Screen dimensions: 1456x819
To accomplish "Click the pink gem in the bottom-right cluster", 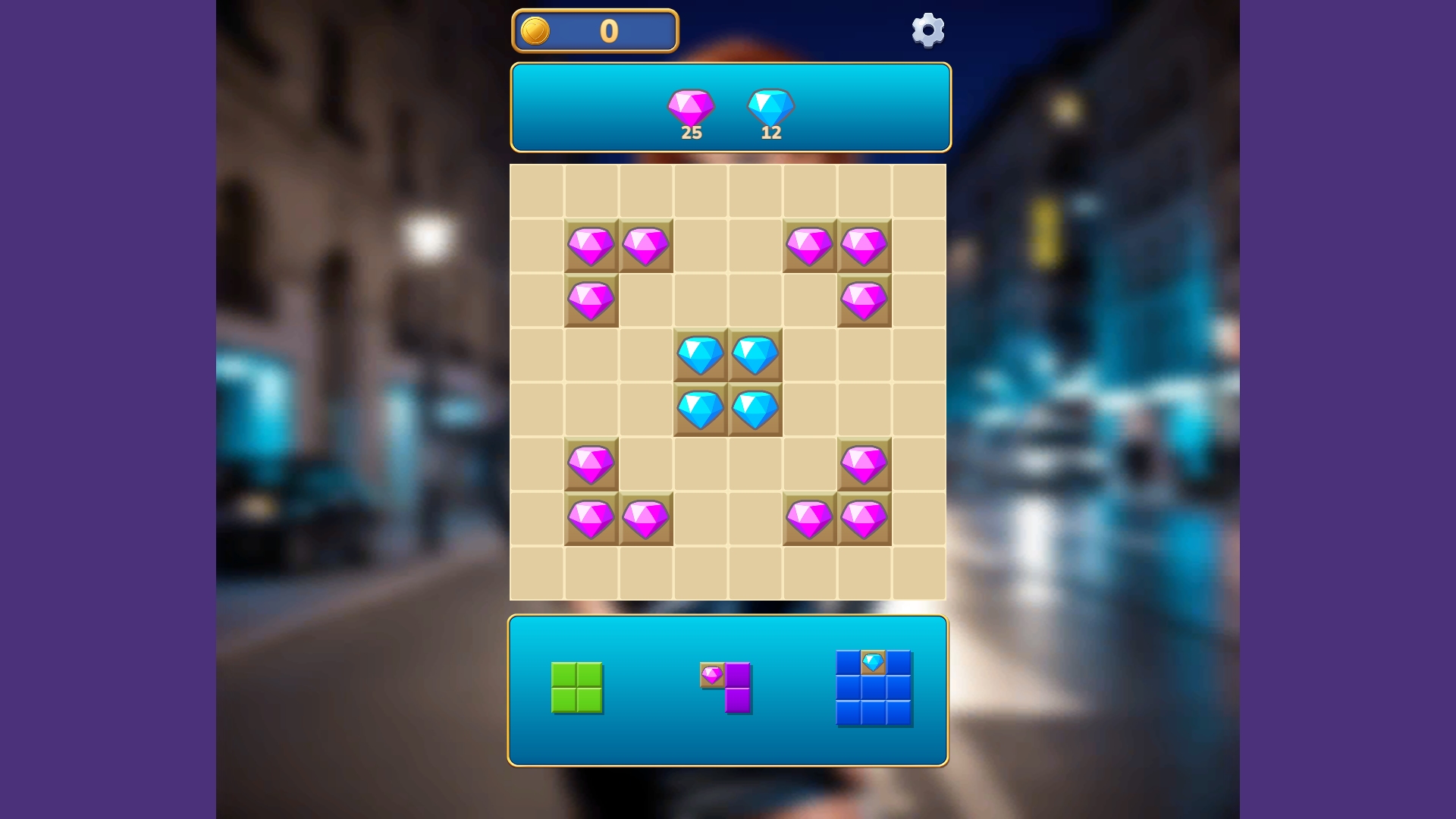I will click(x=864, y=518).
